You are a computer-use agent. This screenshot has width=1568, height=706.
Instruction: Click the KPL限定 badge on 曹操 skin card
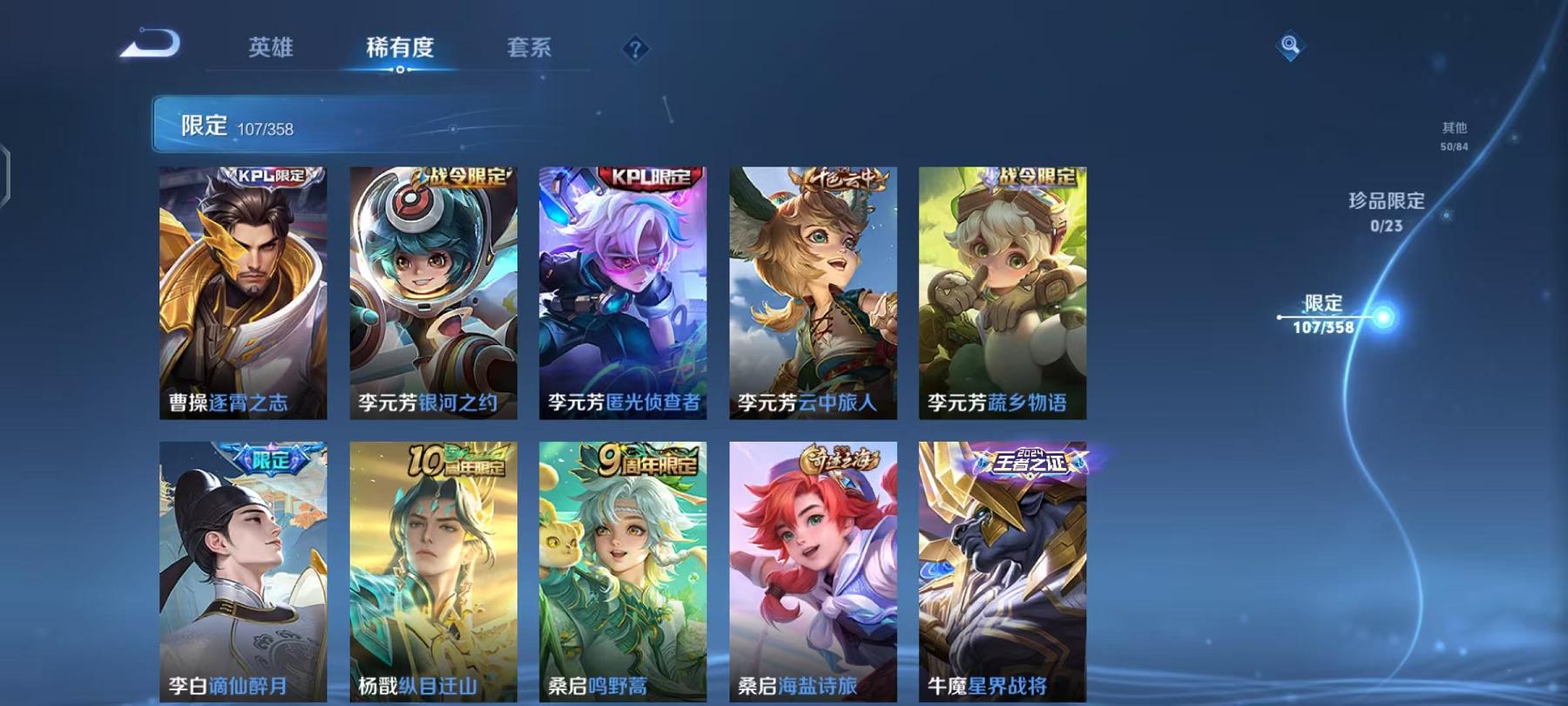coord(268,177)
